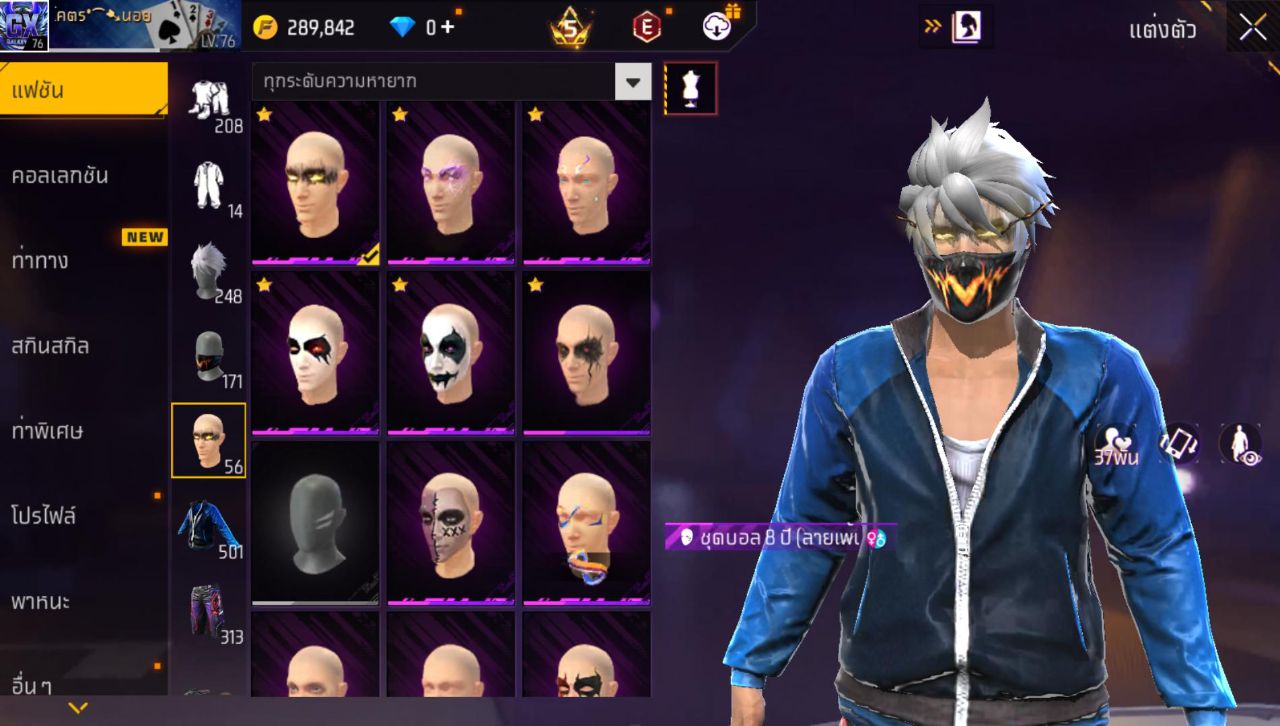Open the mannequin saved outfits panel
The height and width of the screenshot is (726, 1280).
pyautogui.click(x=691, y=88)
